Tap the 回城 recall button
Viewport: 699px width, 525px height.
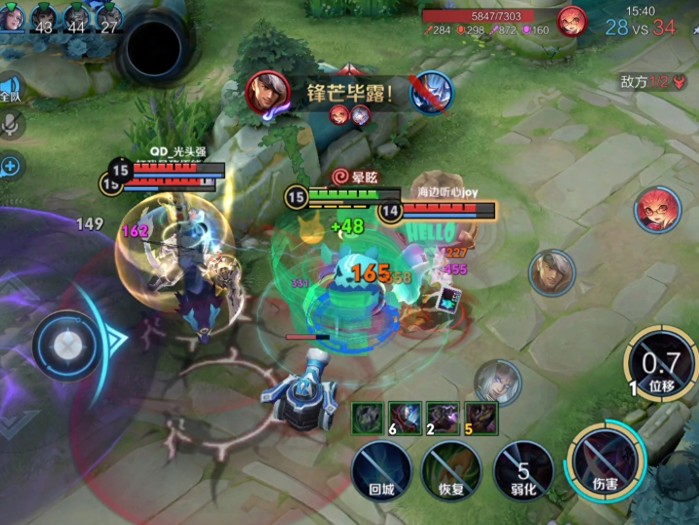click(x=380, y=468)
